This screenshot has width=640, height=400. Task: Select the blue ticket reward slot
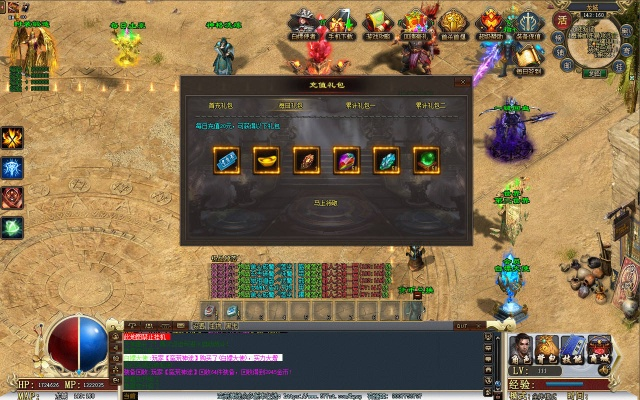click(226, 160)
